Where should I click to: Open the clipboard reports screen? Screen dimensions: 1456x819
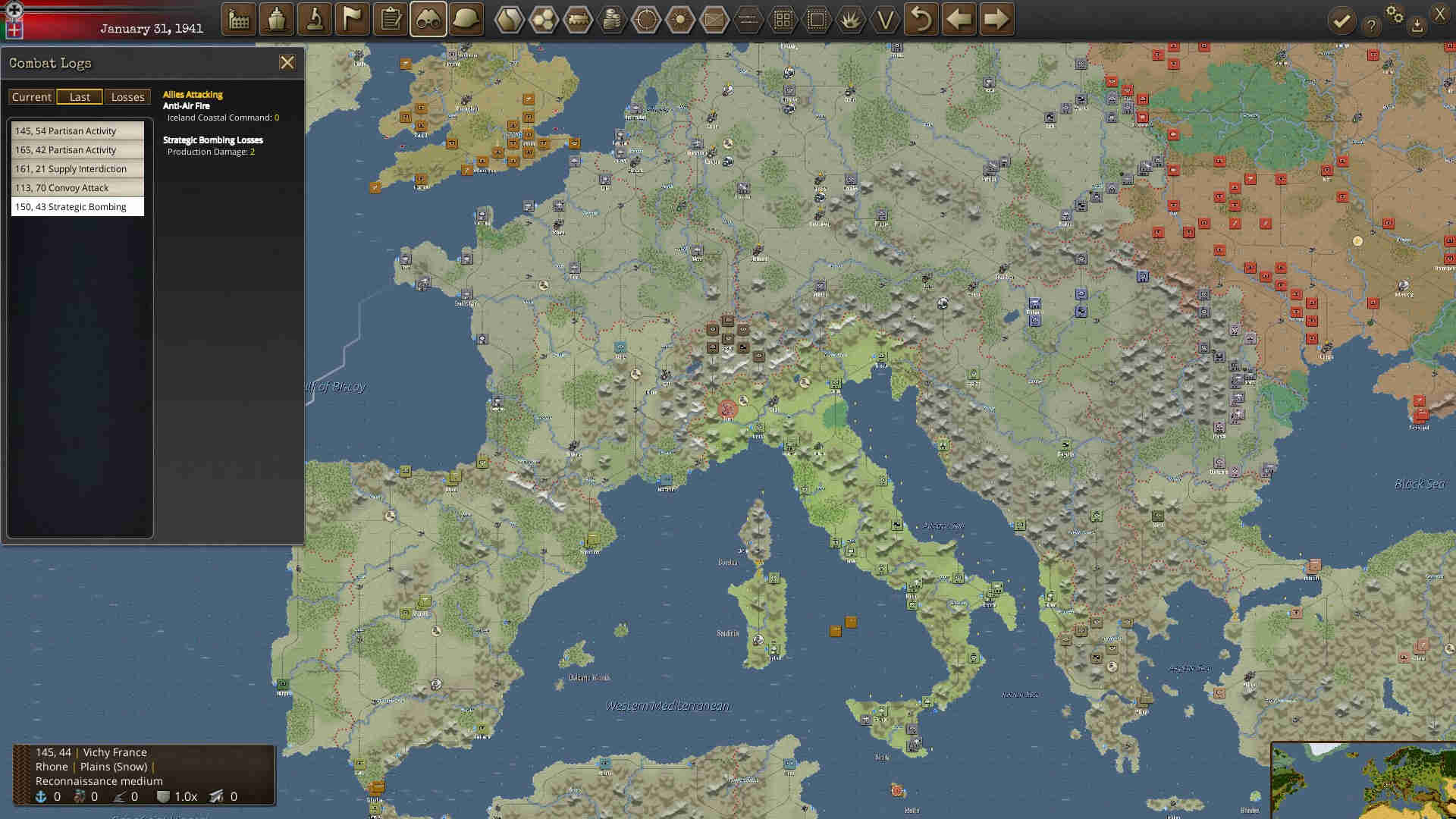[390, 19]
